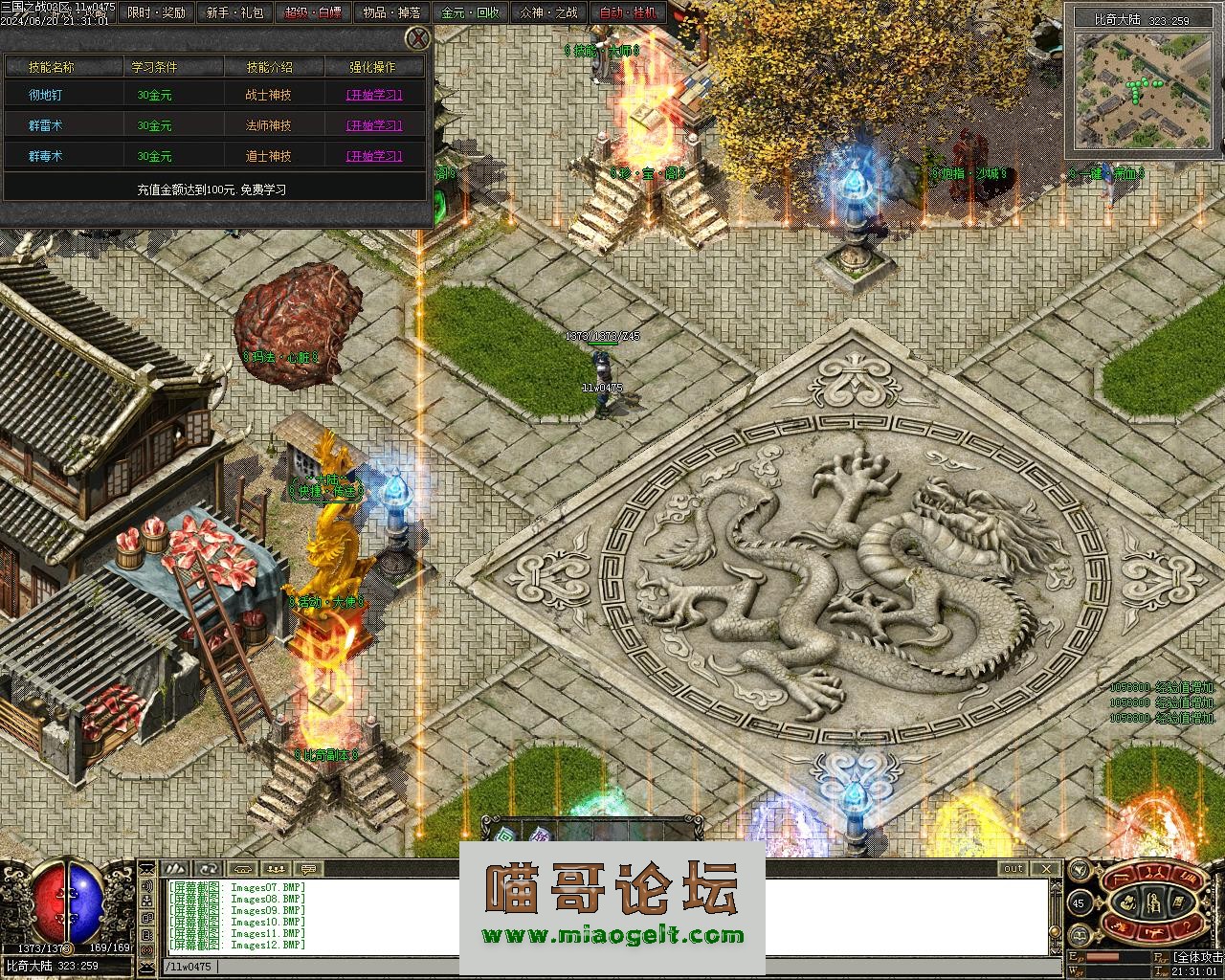
Task: Open the 金元·回收 recycle menu
Action: 470,12
